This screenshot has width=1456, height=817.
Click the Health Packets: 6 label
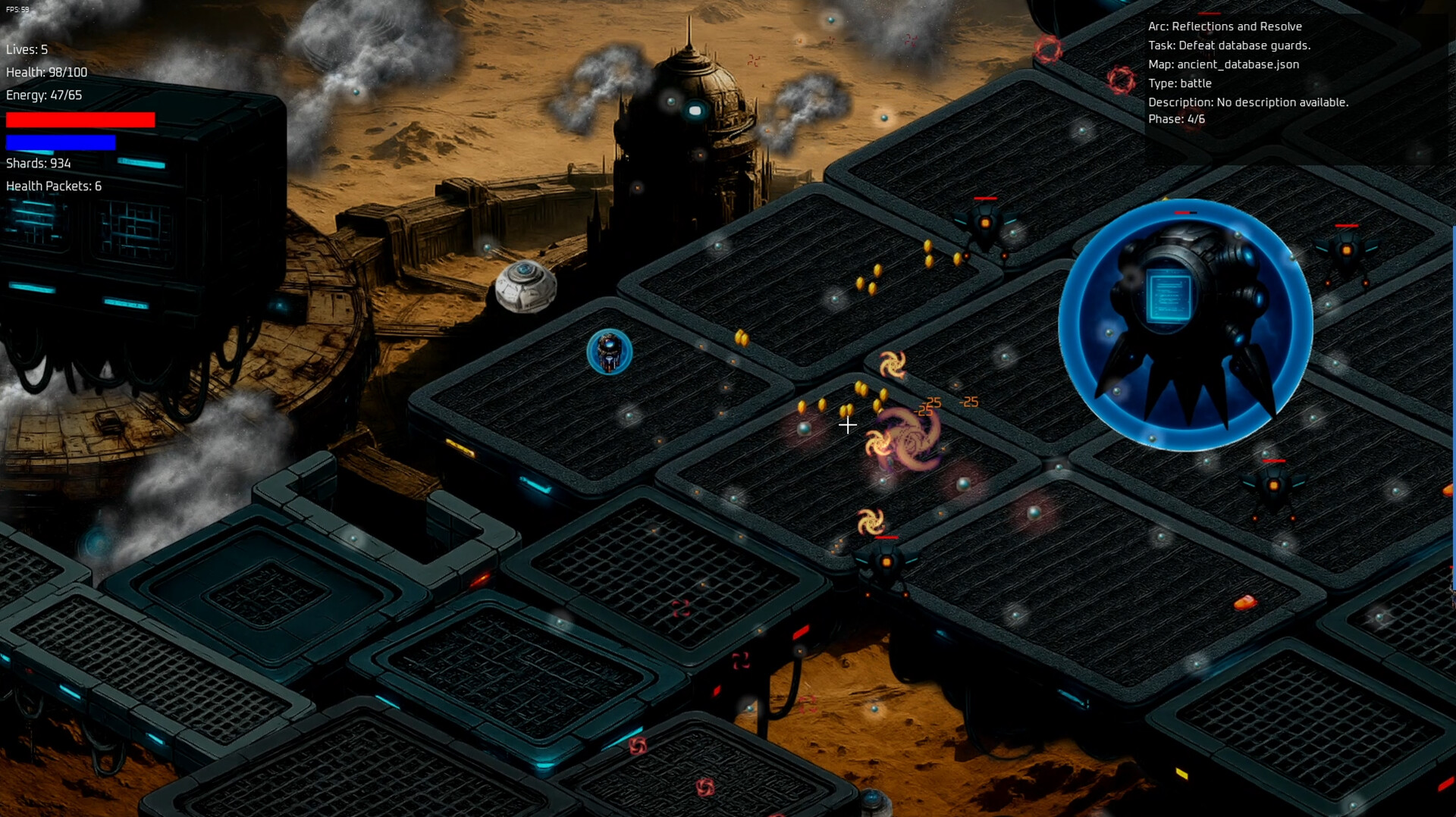point(53,185)
